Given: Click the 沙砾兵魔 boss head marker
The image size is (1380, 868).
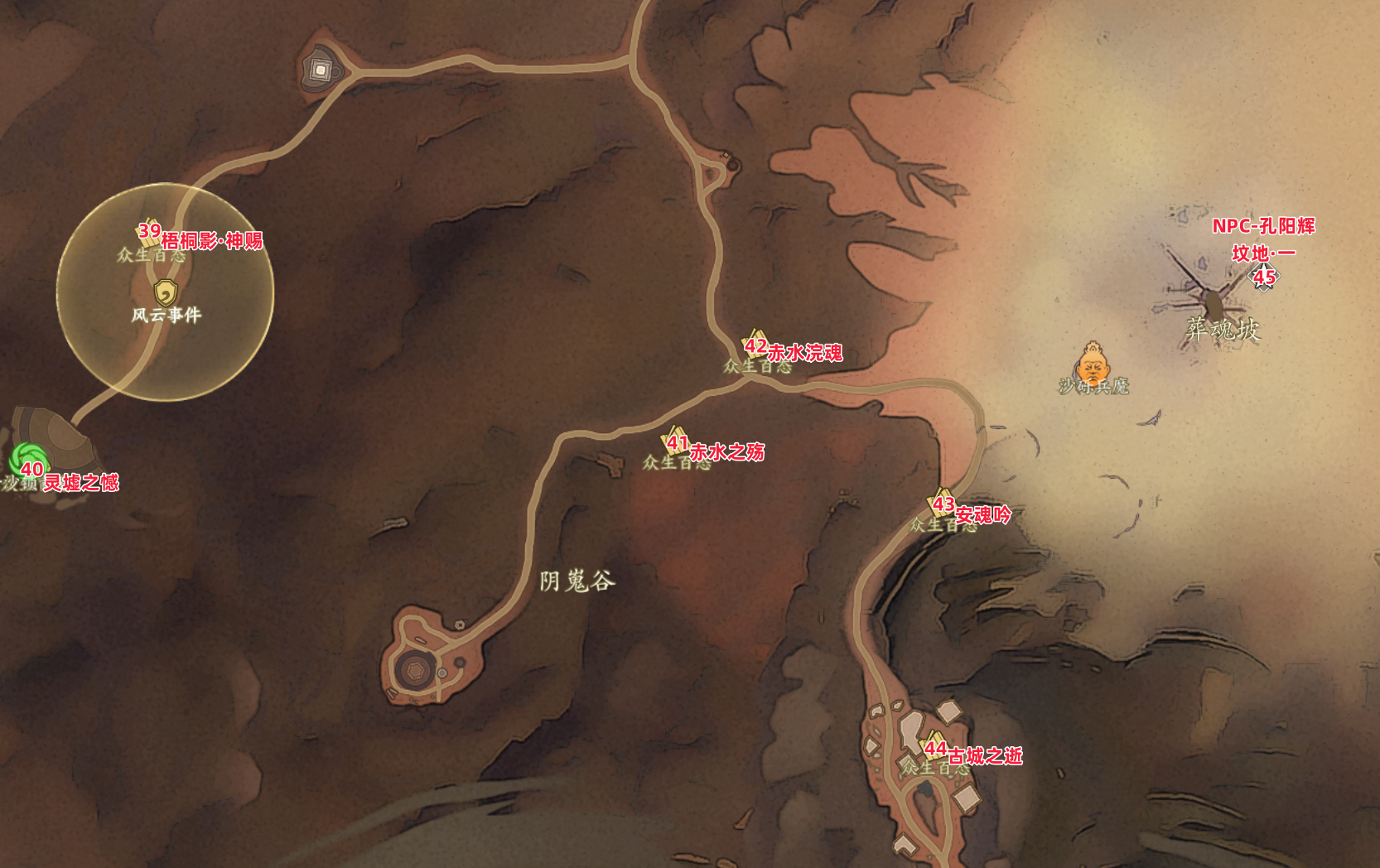Looking at the screenshot, I should 1093,364.
